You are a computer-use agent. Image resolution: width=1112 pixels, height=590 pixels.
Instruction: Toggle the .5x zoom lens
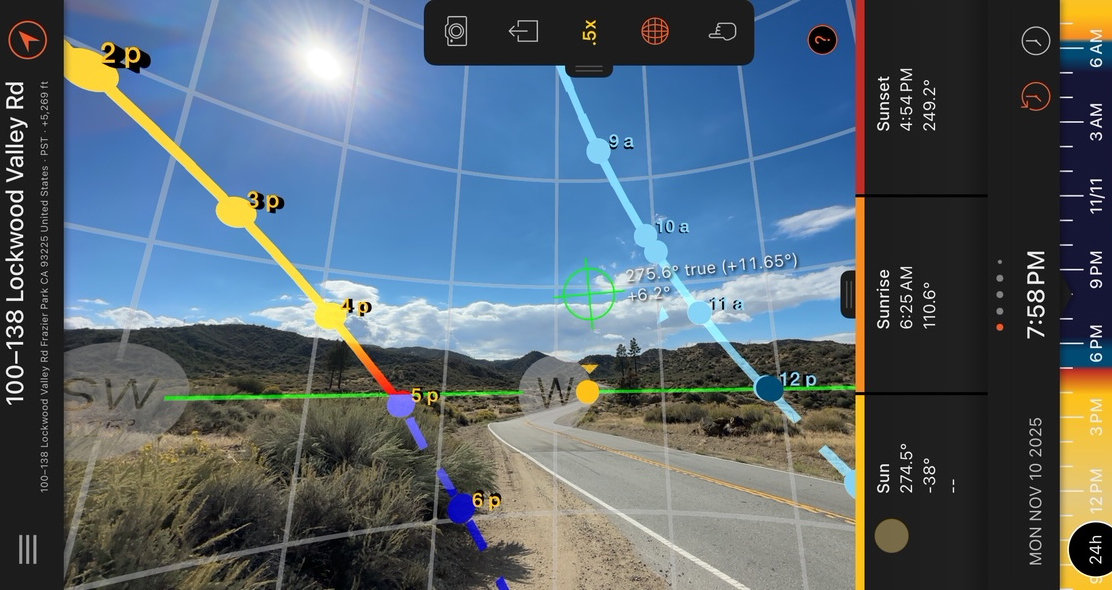pos(588,32)
